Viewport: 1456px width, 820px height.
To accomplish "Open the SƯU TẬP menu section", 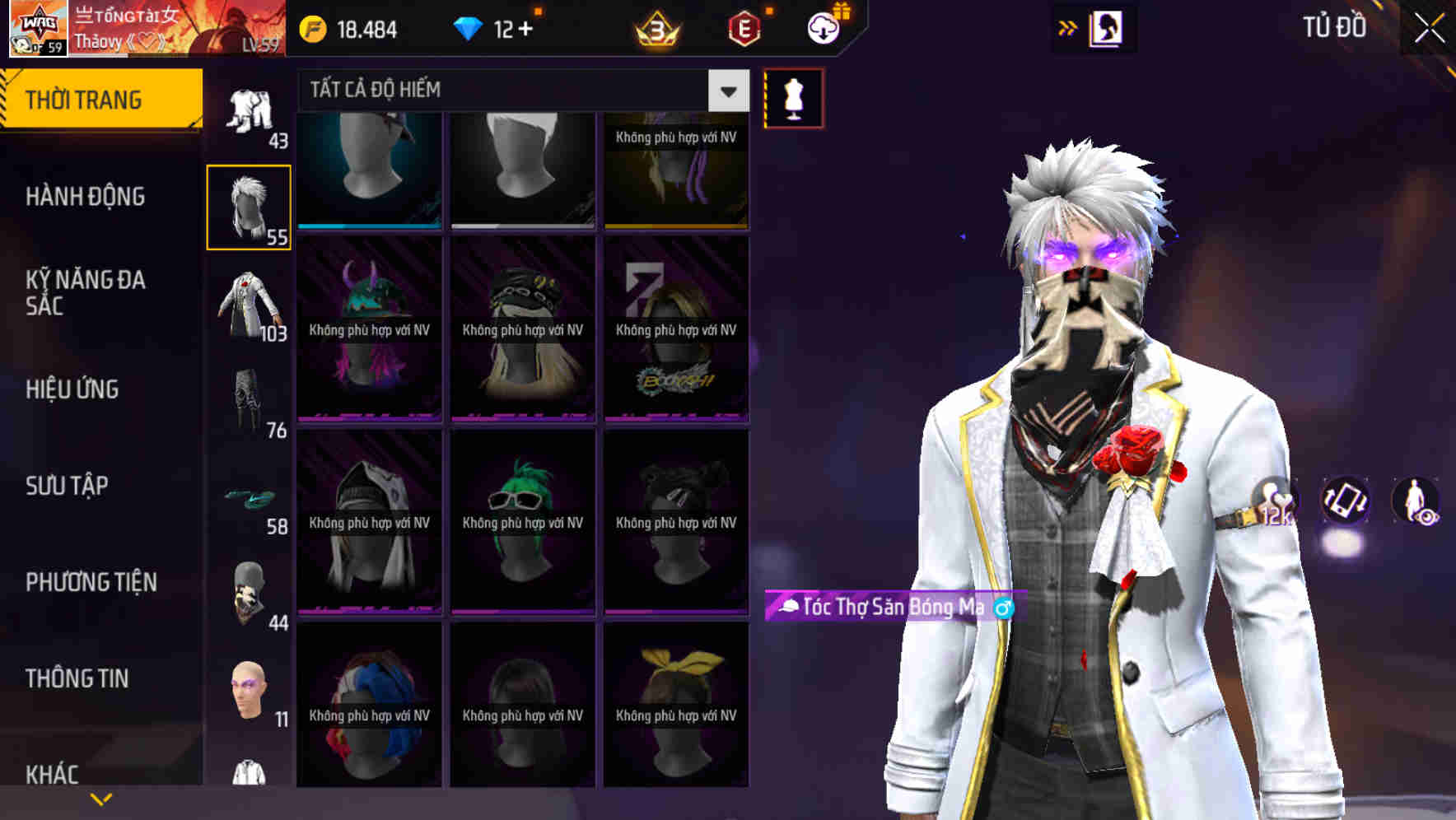I will point(66,486).
